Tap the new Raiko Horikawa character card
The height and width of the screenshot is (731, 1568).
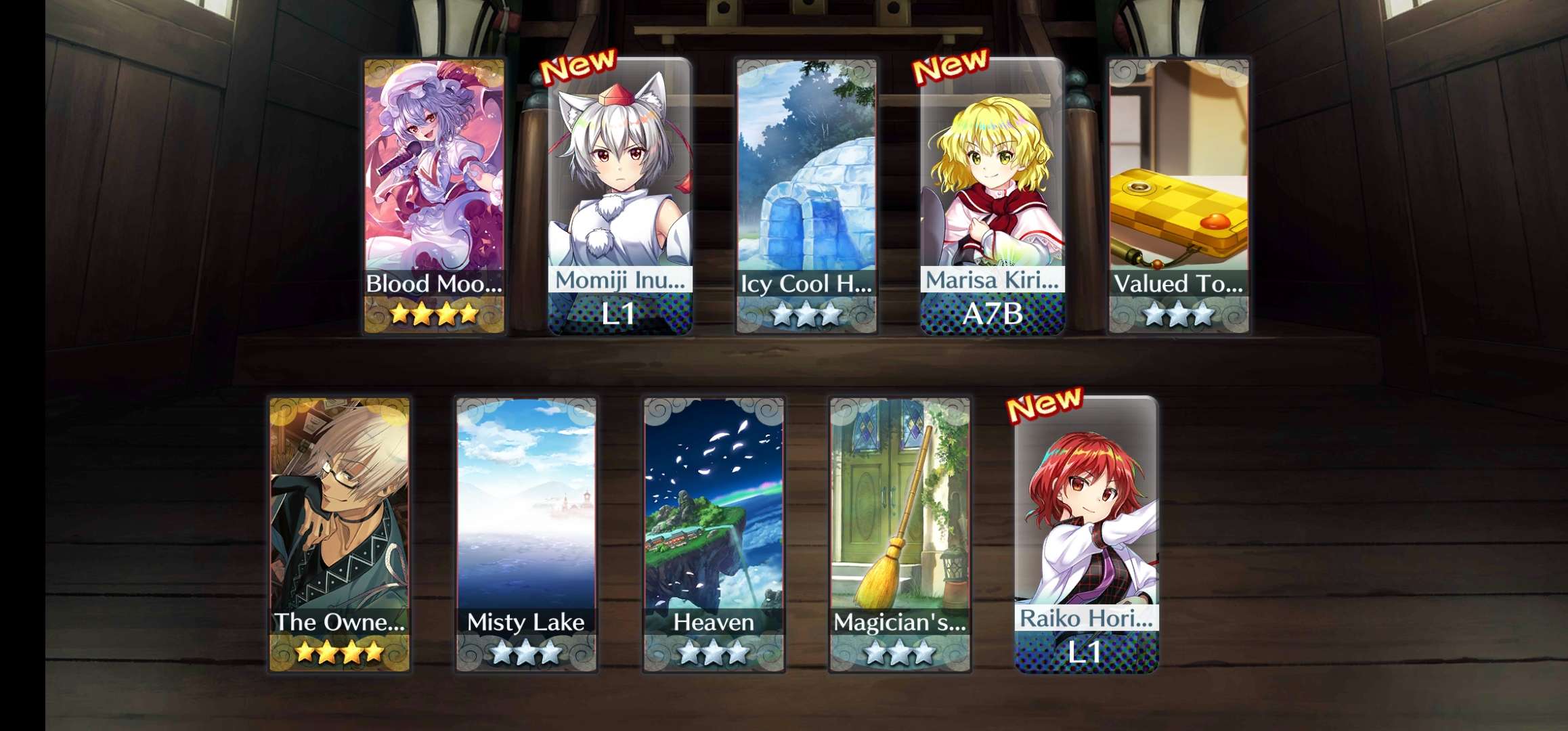[x=1086, y=535]
